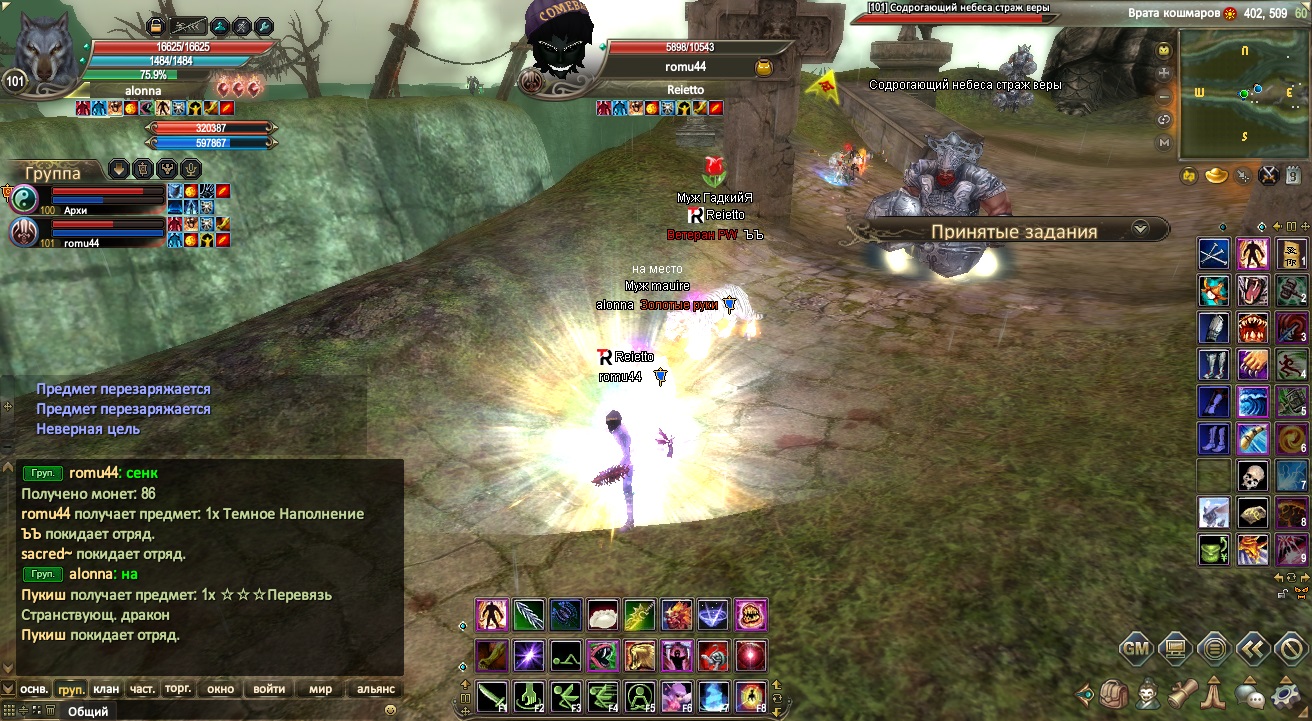Click the M map button beside minimap
The image size is (1312, 721).
pos(1164,143)
